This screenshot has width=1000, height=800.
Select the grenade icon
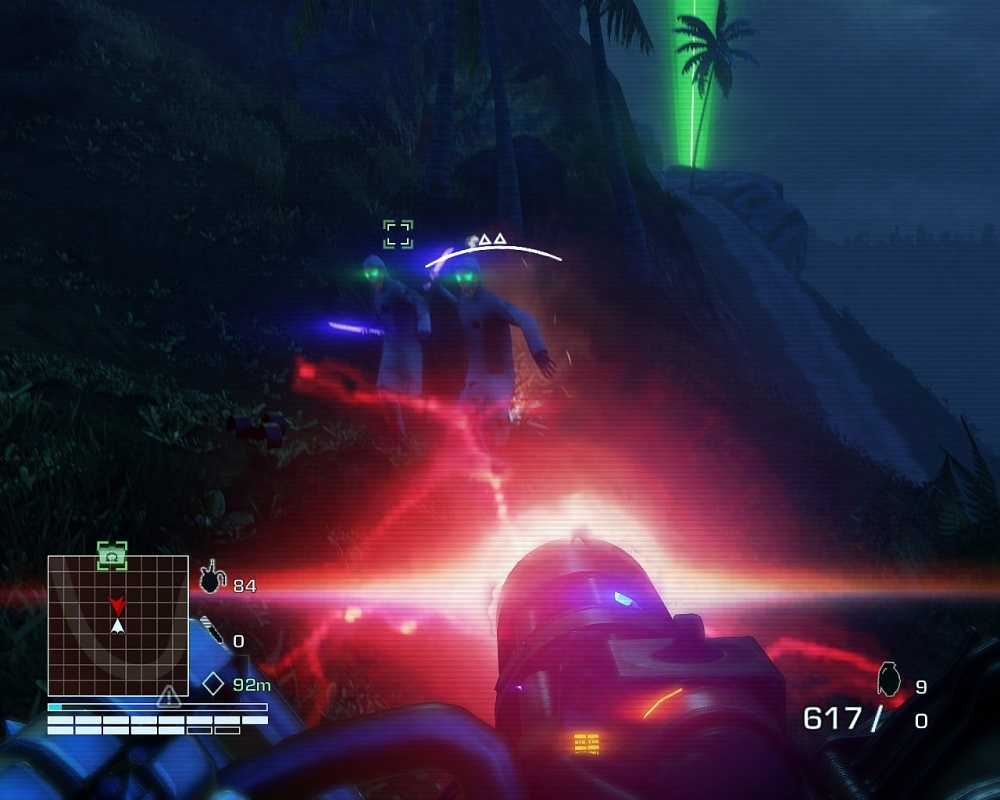click(887, 678)
